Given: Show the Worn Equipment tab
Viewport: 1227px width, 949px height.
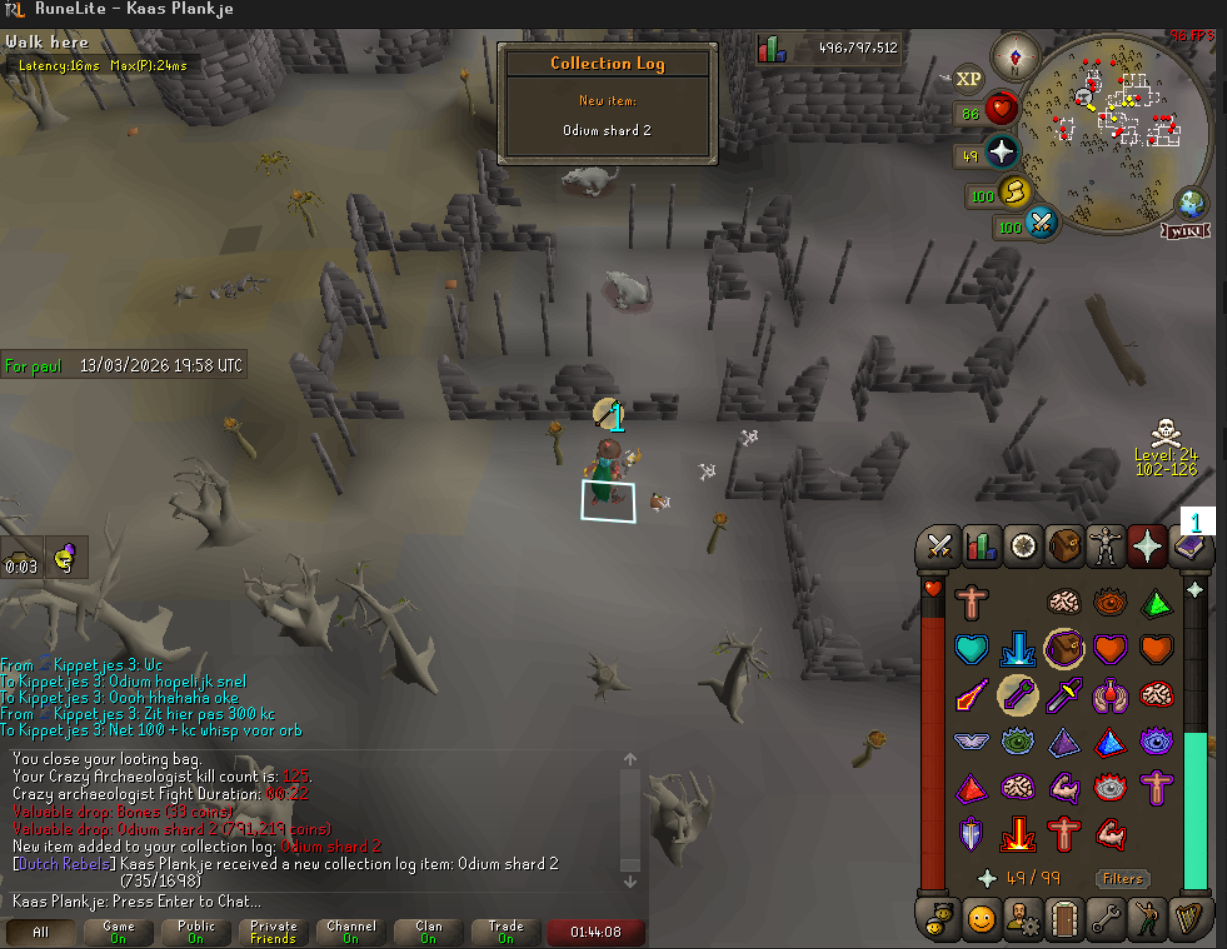Looking at the screenshot, I should tap(1106, 546).
